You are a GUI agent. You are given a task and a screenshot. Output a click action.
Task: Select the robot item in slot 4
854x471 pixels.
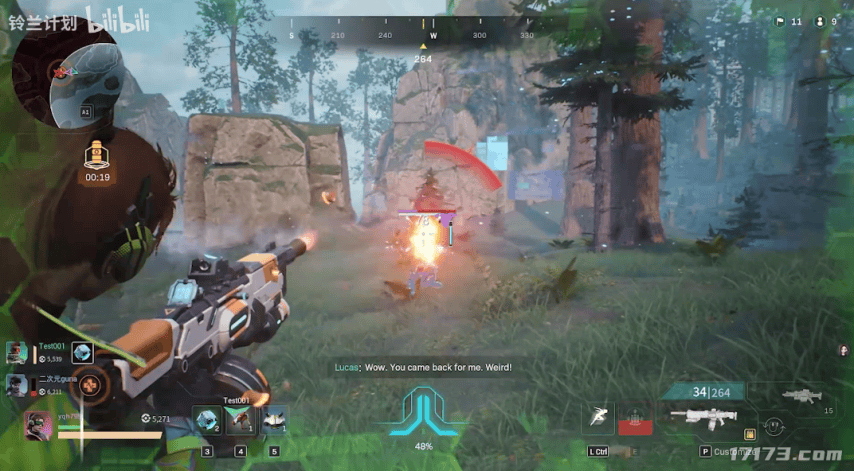point(240,421)
